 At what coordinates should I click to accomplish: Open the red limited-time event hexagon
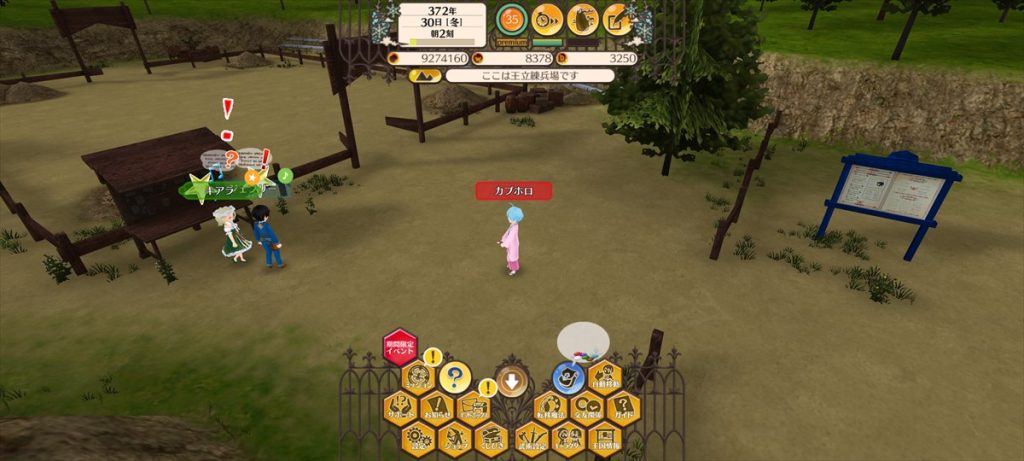400,346
